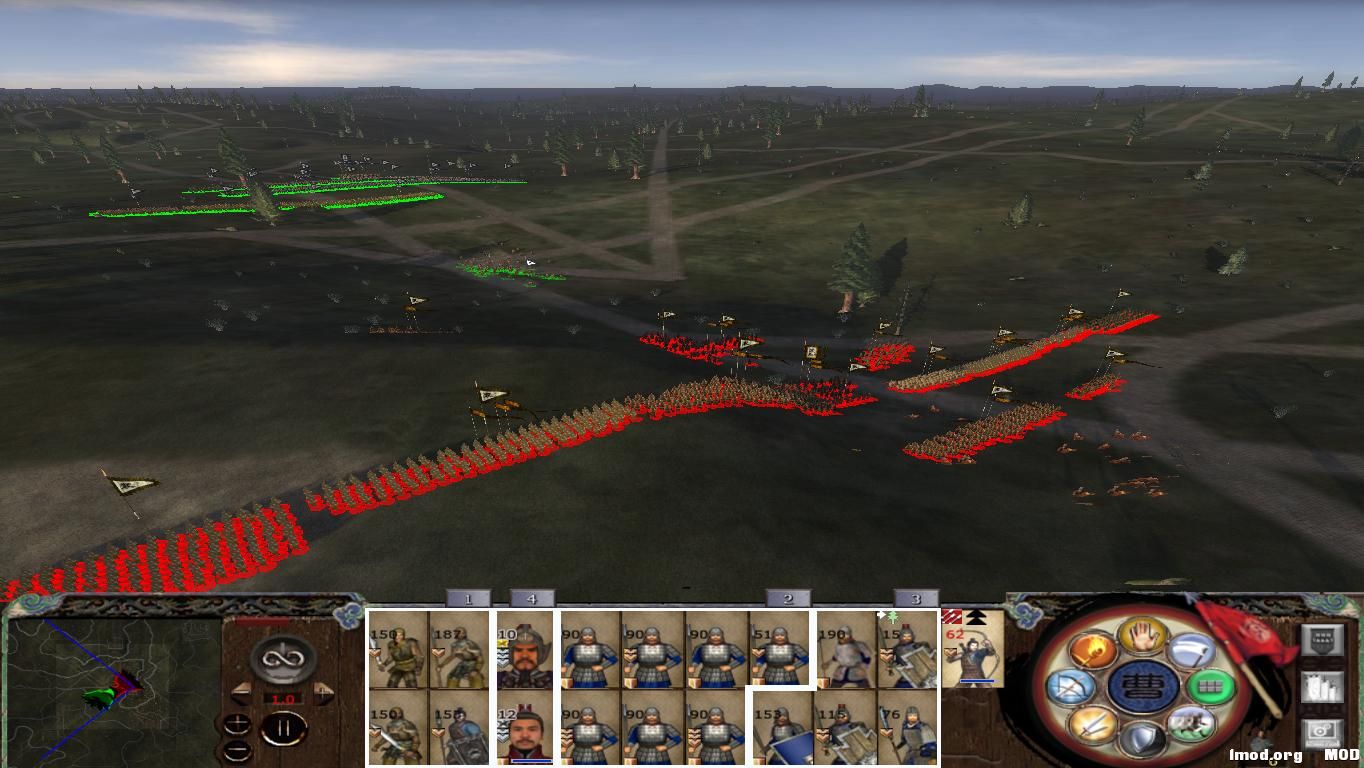Zoom out the minimap with minus button
Screen dimensions: 1364x768
[239, 750]
